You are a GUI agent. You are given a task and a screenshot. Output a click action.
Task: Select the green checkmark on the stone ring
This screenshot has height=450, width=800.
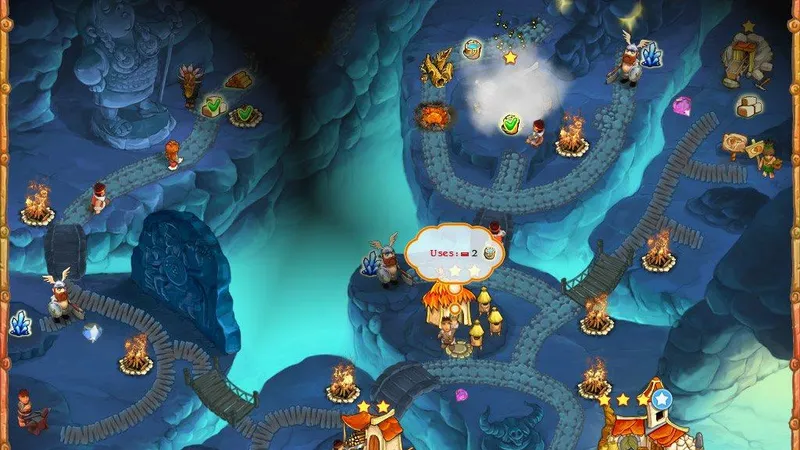[x=243, y=113]
